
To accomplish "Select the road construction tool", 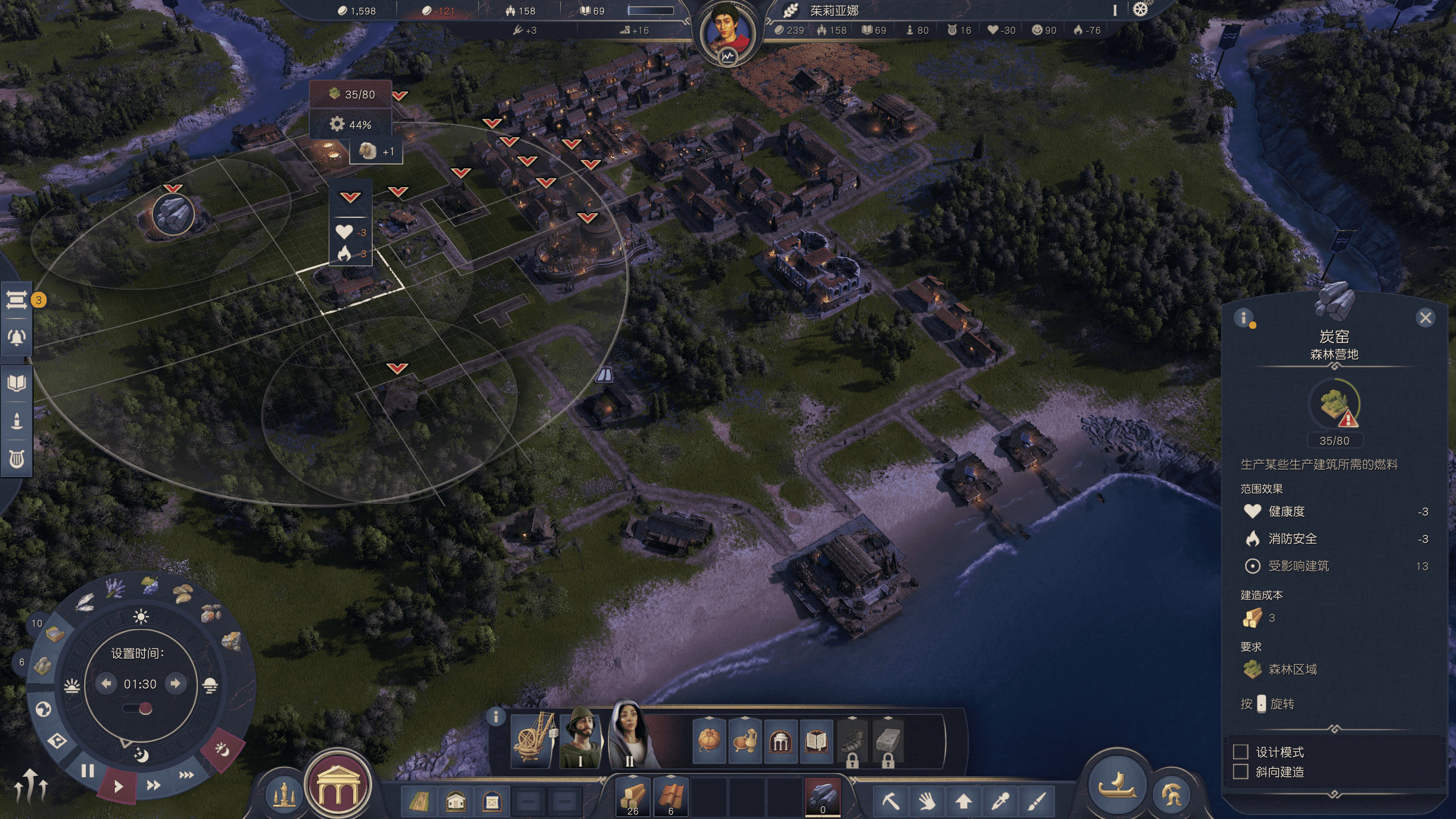I will point(419,802).
